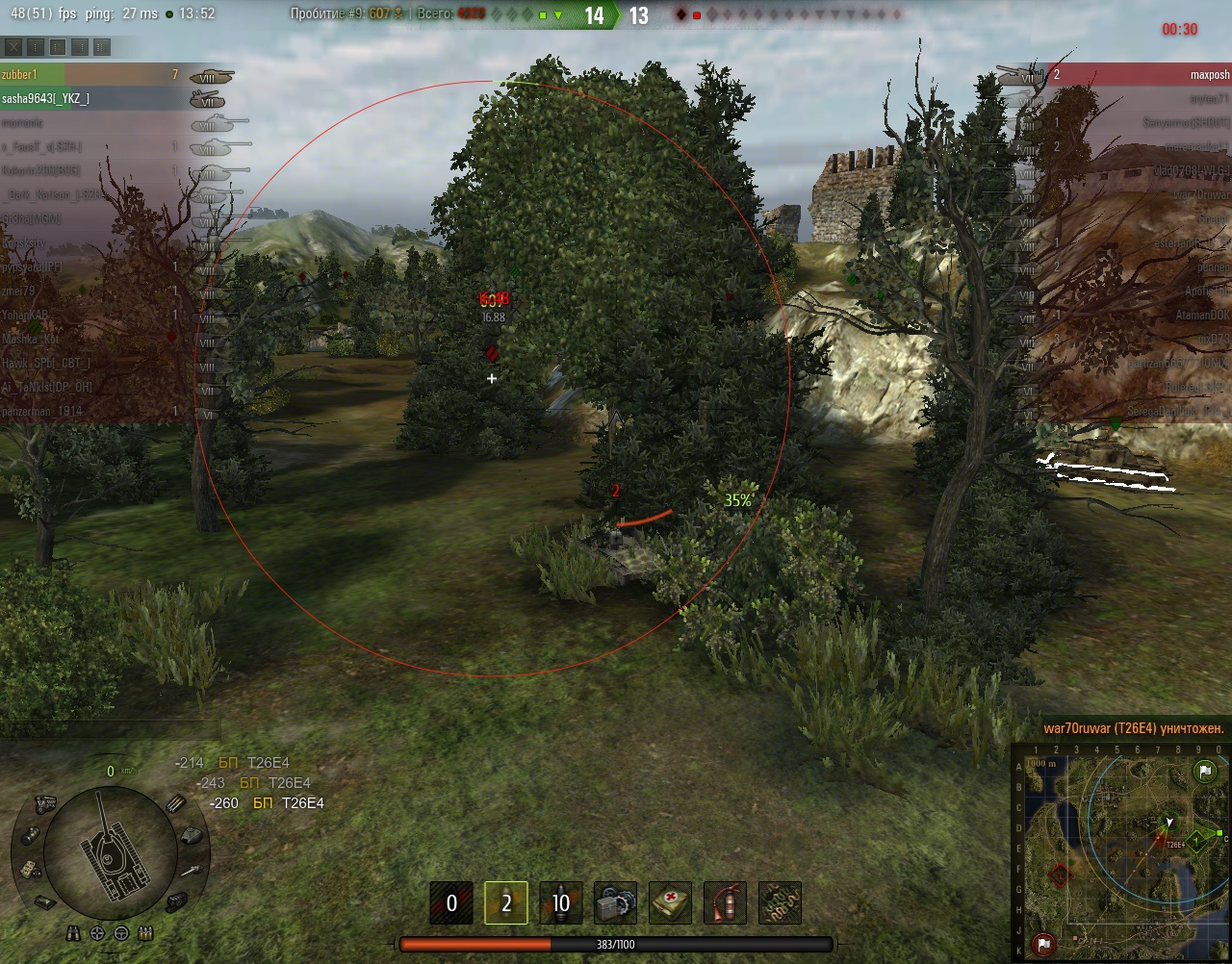This screenshot has width=1232, height=964.
Task: Select the shell slot showing 2 rounds
Action: click(x=506, y=902)
